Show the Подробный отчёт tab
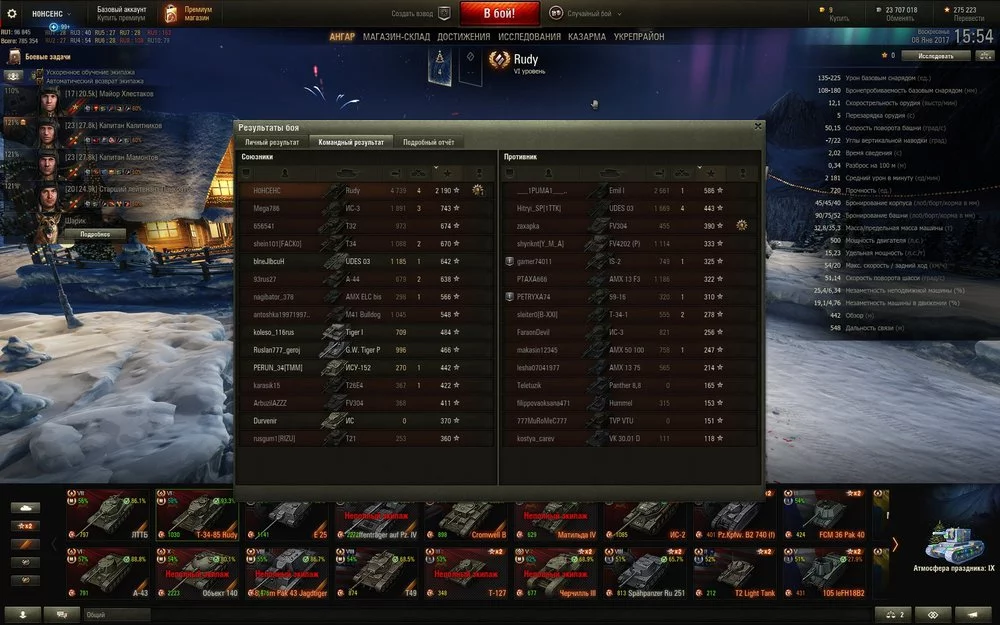Viewport: 1000px width, 625px height. 428,142
